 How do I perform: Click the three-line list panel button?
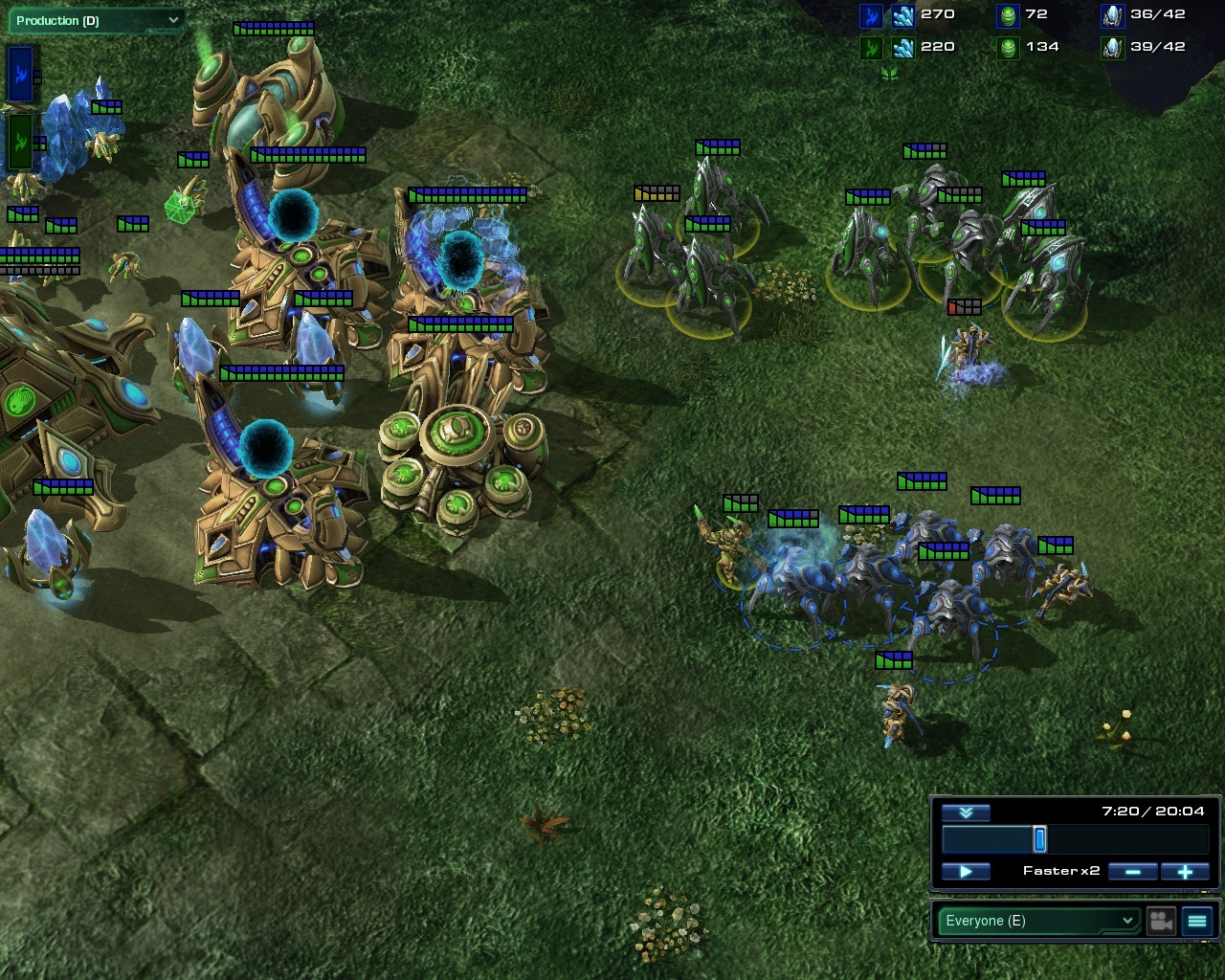pyautogui.click(x=1197, y=921)
